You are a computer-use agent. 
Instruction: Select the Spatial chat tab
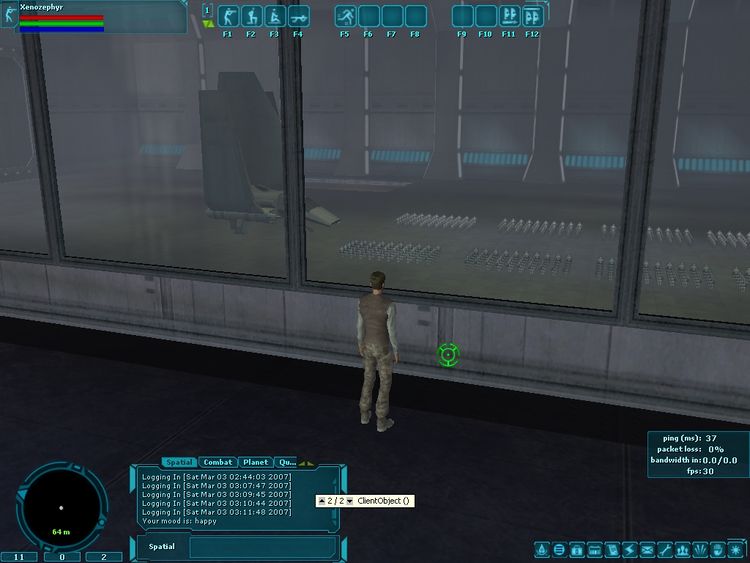(x=179, y=462)
